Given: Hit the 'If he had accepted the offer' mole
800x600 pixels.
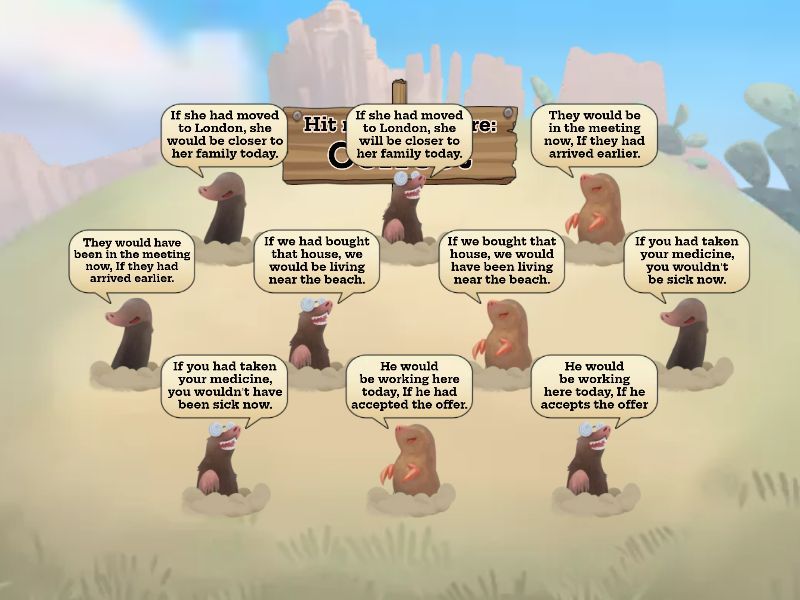Looking at the screenshot, I should click(410, 458).
